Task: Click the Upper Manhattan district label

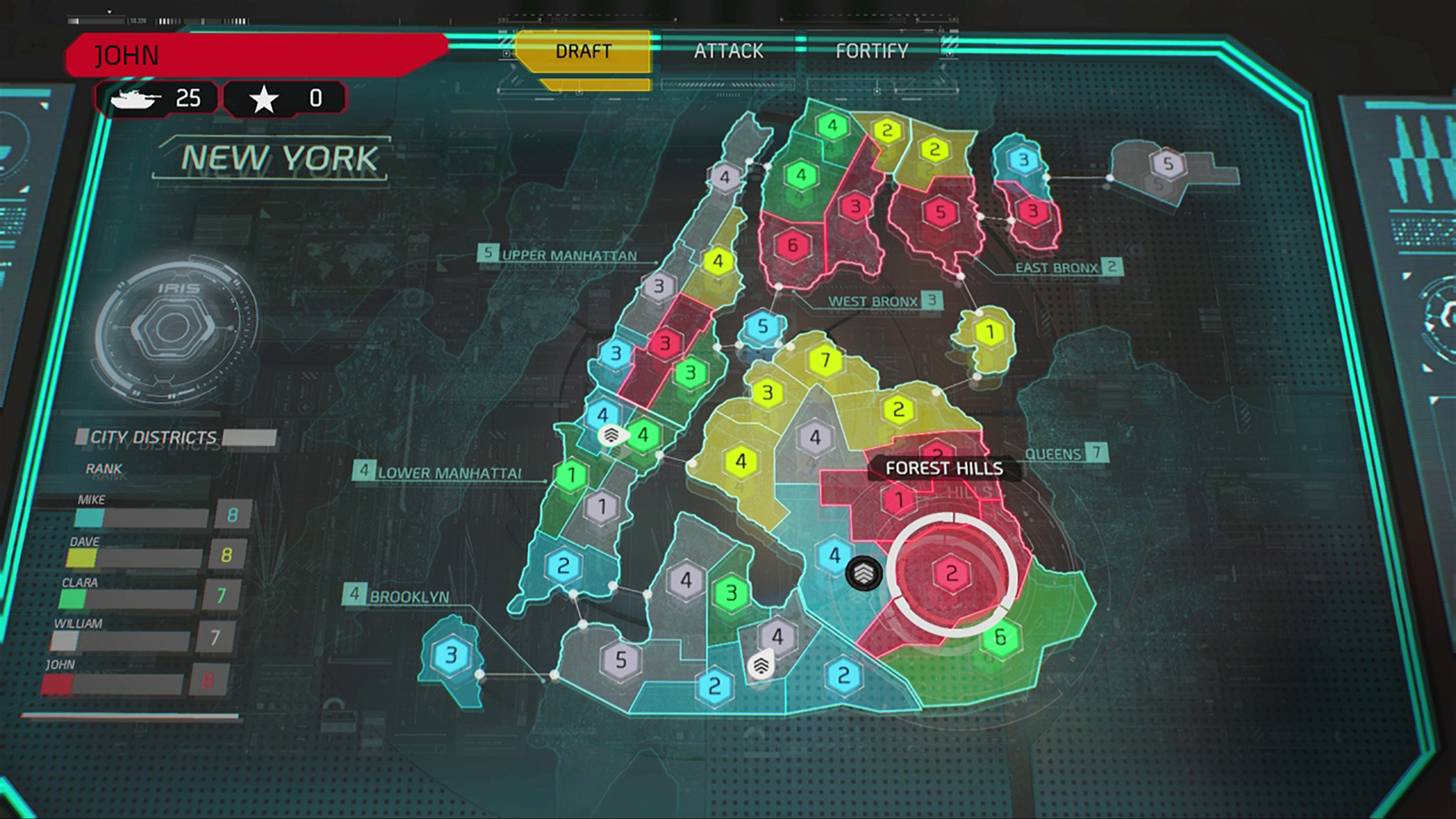Action: click(569, 256)
